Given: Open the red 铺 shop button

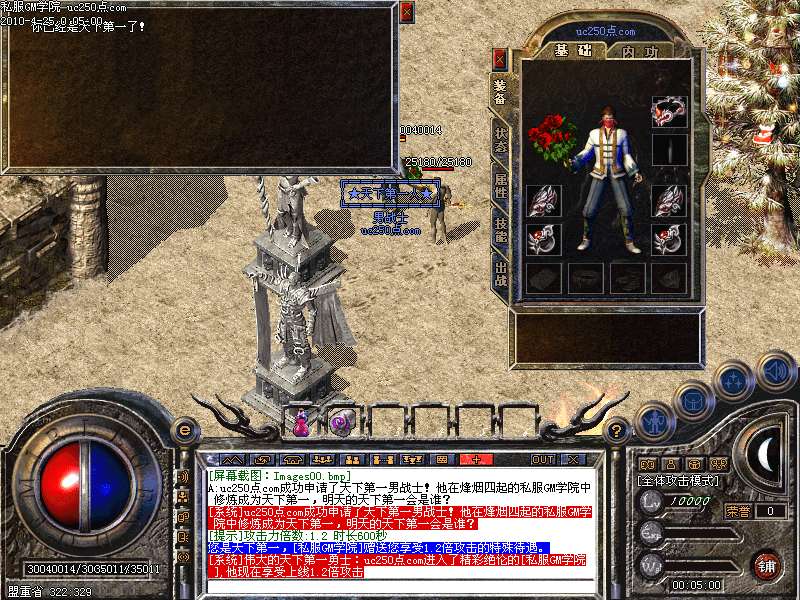Looking at the screenshot, I should pos(766,566).
